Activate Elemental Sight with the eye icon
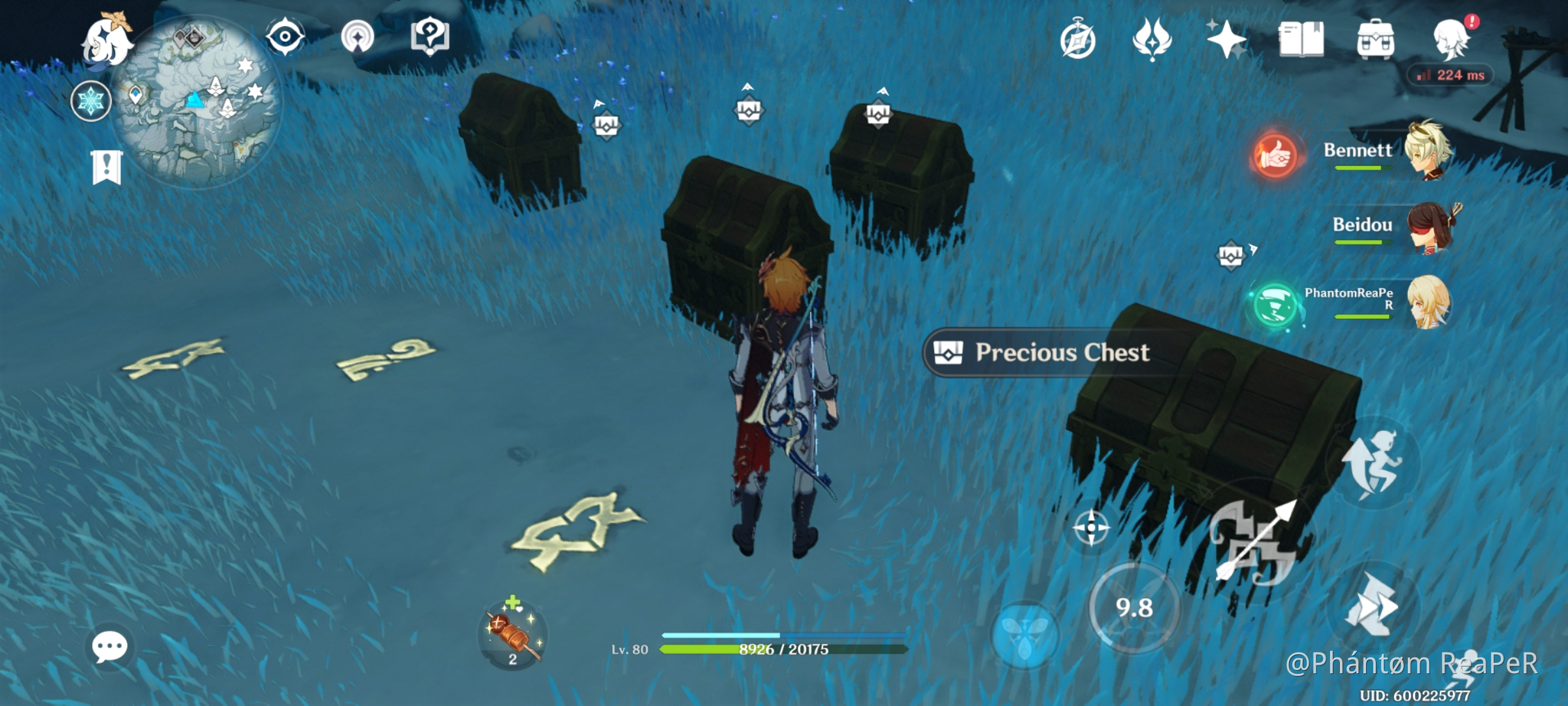Viewport: 1568px width, 706px height. (x=286, y=37)
